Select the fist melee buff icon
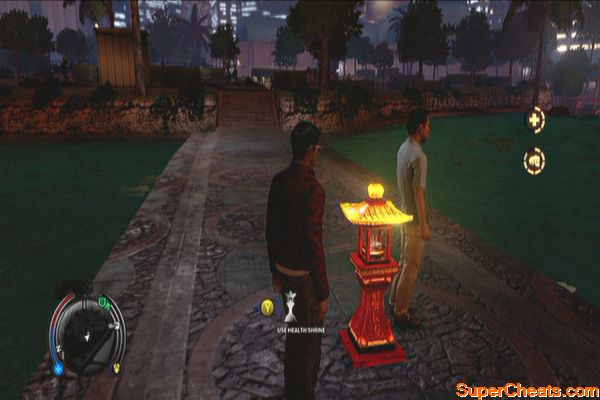Viewport: 600px width, 400px height. pos(535,160)
